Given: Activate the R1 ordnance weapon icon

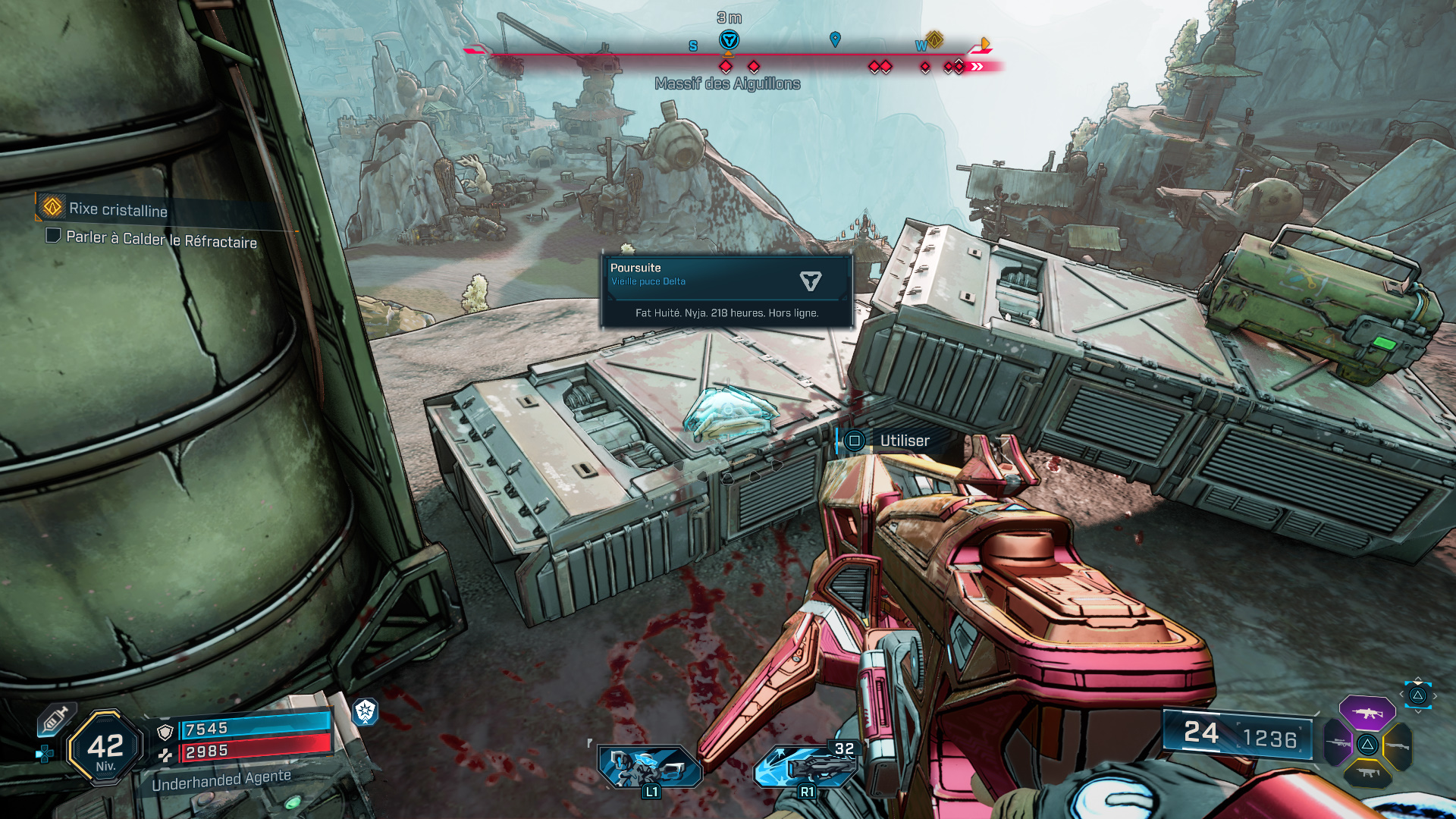Looking at the screenshot, I should 805,766.
